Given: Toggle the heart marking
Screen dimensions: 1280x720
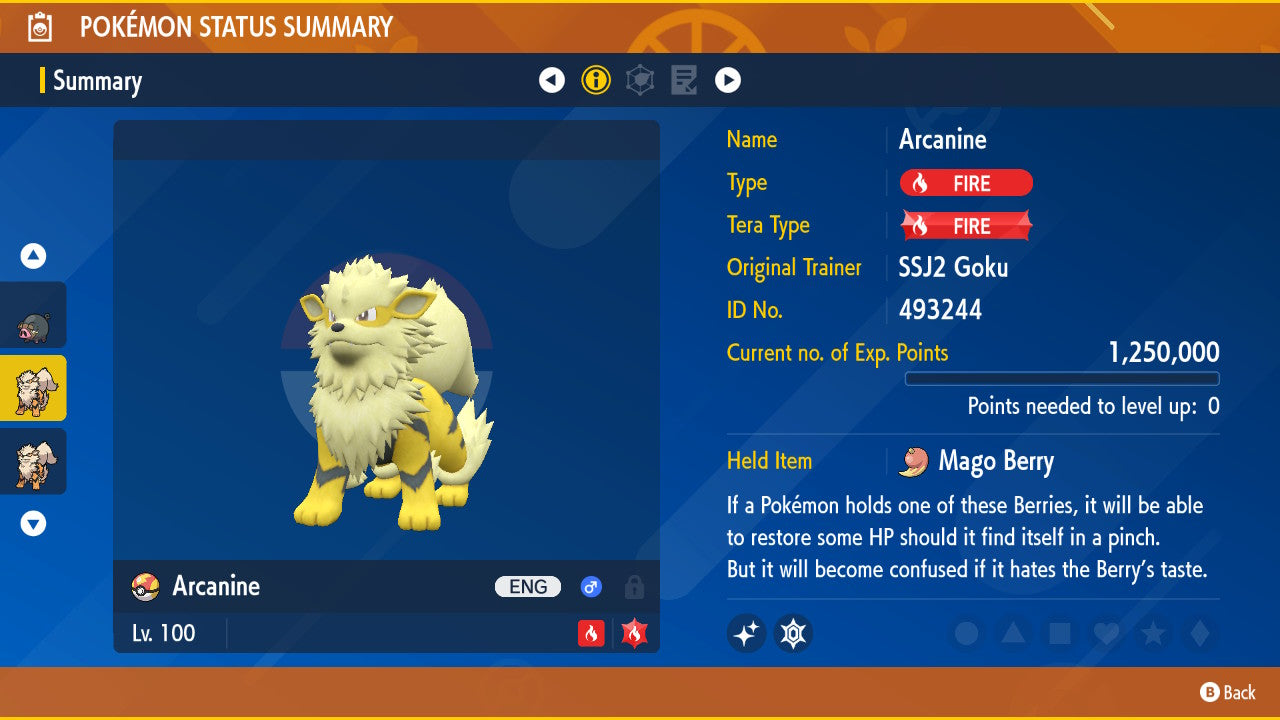Looking at the screenshot, I should 1106,634.
